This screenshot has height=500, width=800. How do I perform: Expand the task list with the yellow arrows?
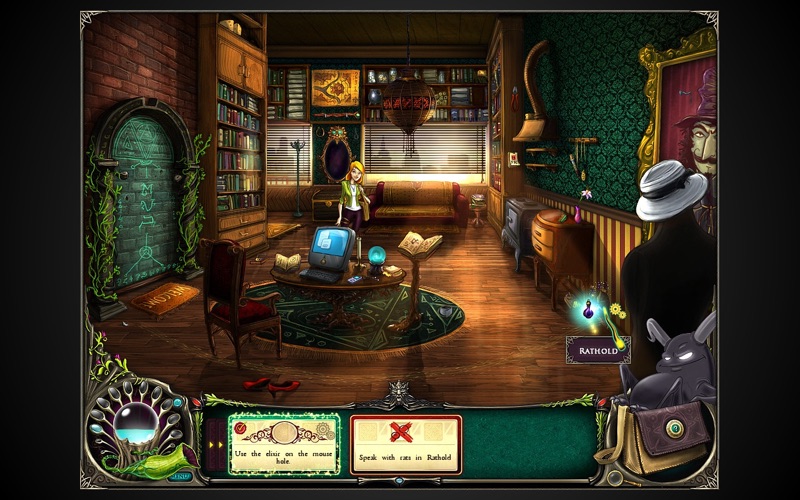pos(214,444)
